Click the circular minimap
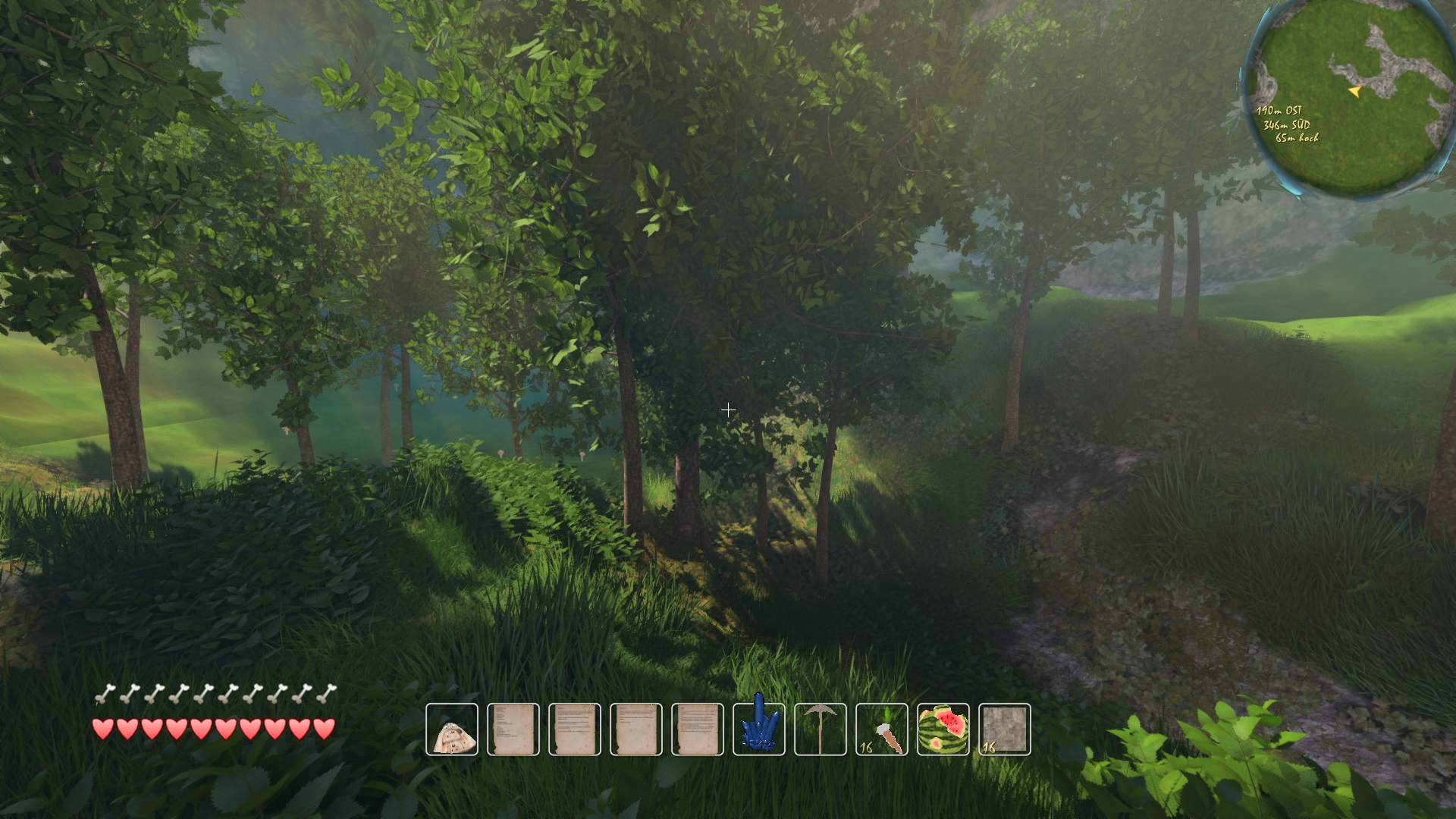The width and height of the screenshot is (1456, 819). (x=1350, y=97)
